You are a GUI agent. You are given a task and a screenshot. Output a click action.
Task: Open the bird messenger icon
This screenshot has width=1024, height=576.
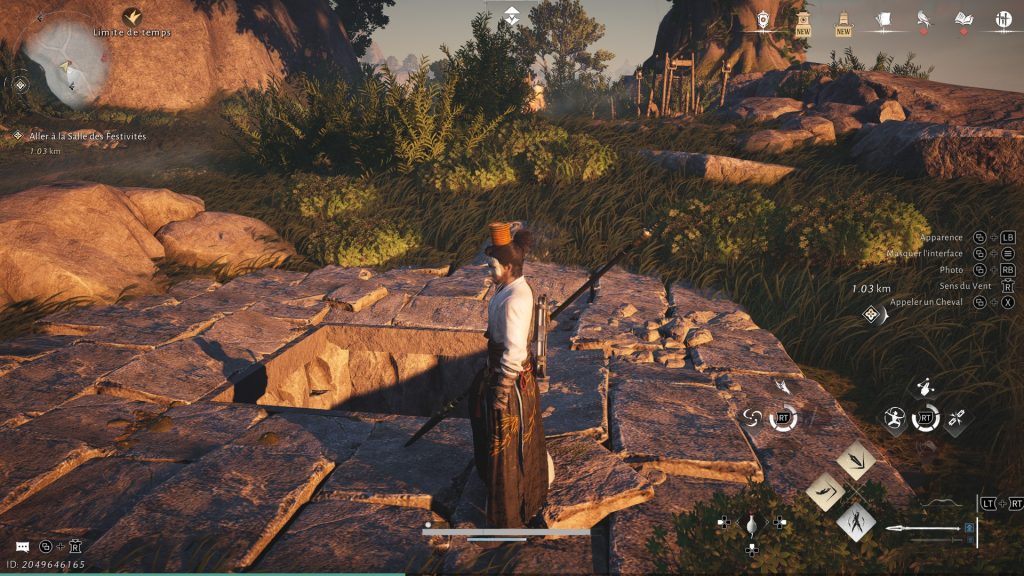[x=923, y=19]
